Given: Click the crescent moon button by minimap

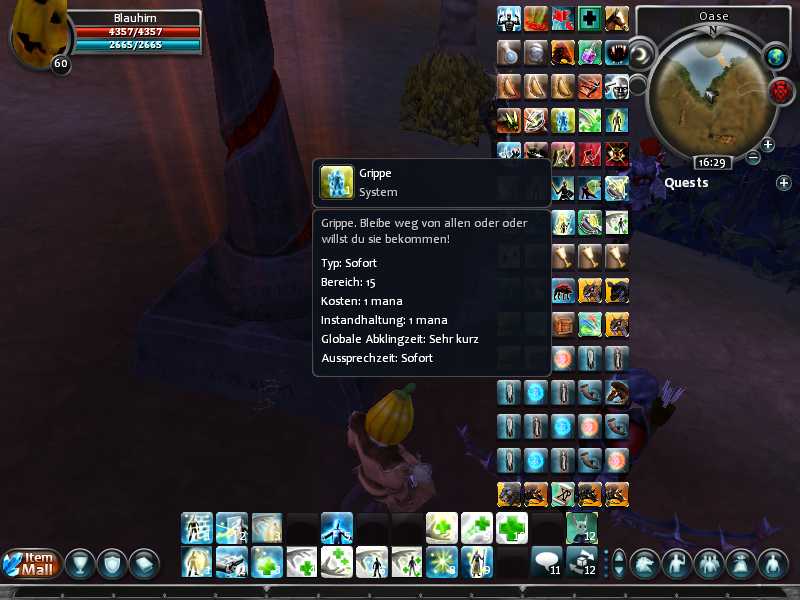Looking at the screenshot, I should (641, 52).
